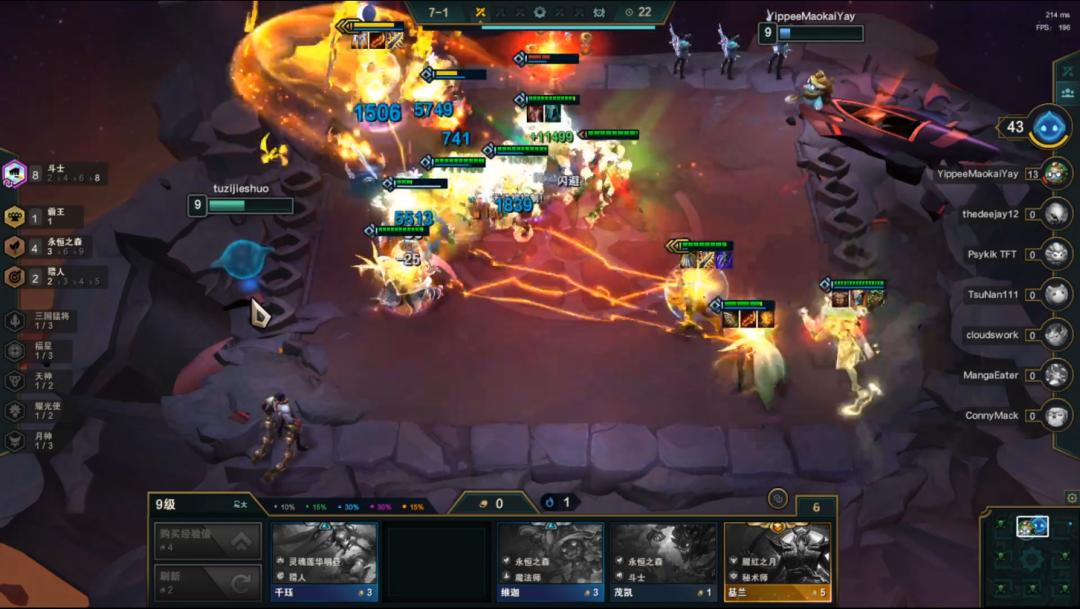The image size is (1080, 609).
Task: Select ConnyMack in the player list
Action: point(1056,415)
